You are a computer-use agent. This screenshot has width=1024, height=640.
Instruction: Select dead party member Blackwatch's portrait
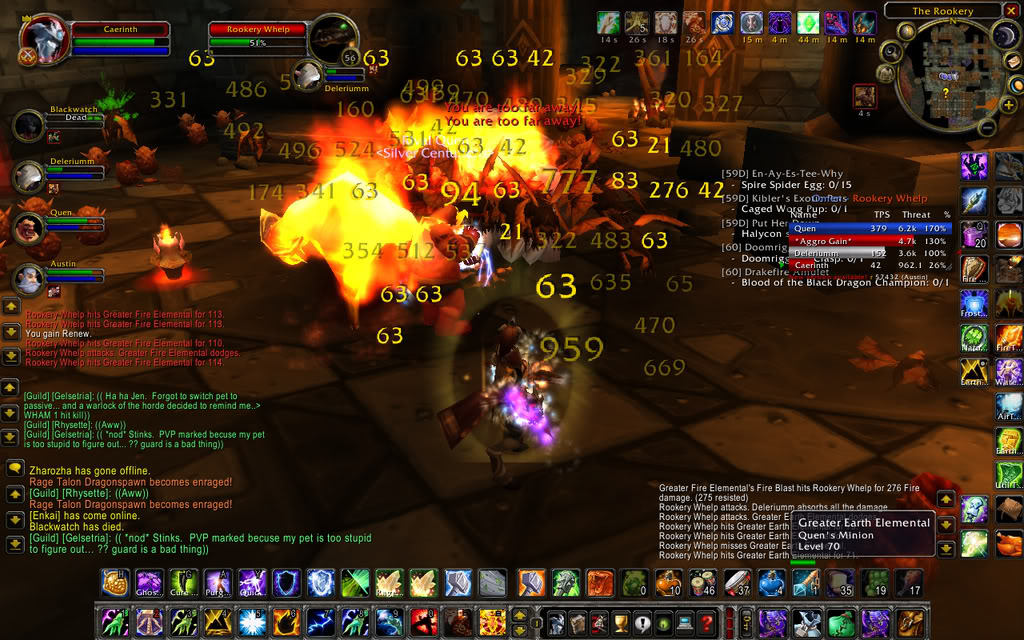pyautogui.click(x=28, y=127)
